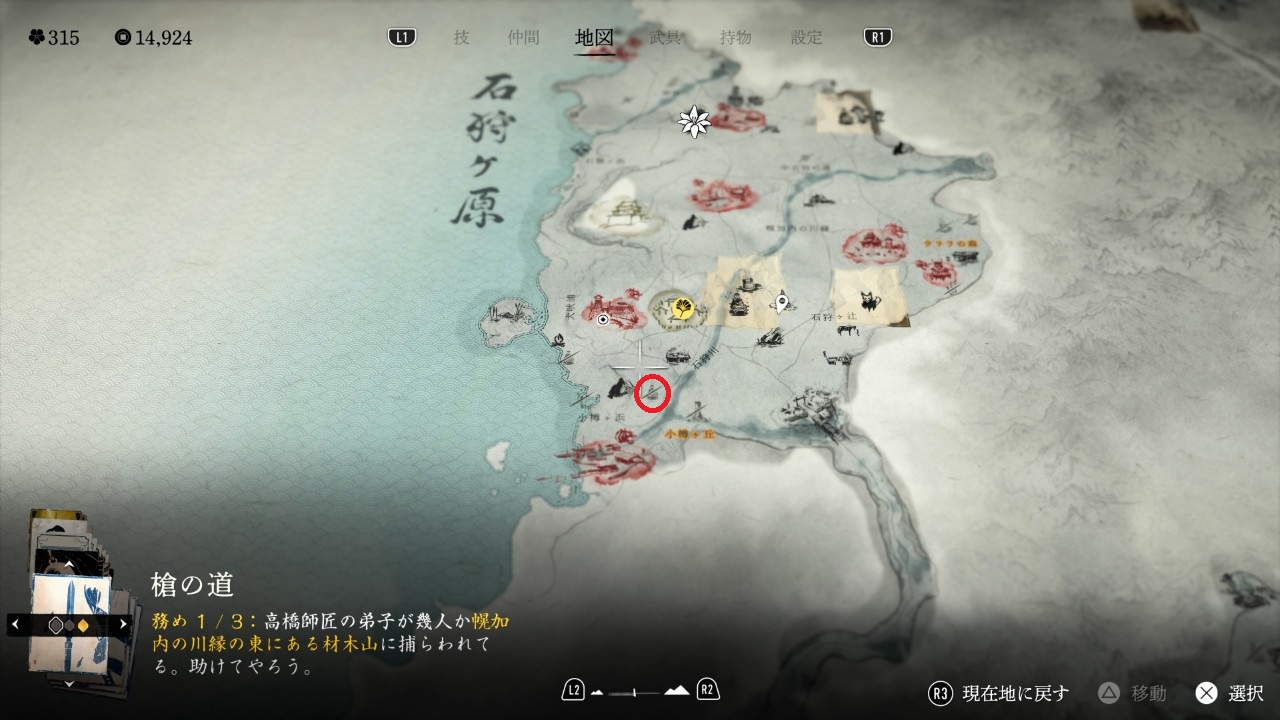Screen dimensions: 1280x720
Task: Open the 持物 inventory tab
Action: pos(736,38)
